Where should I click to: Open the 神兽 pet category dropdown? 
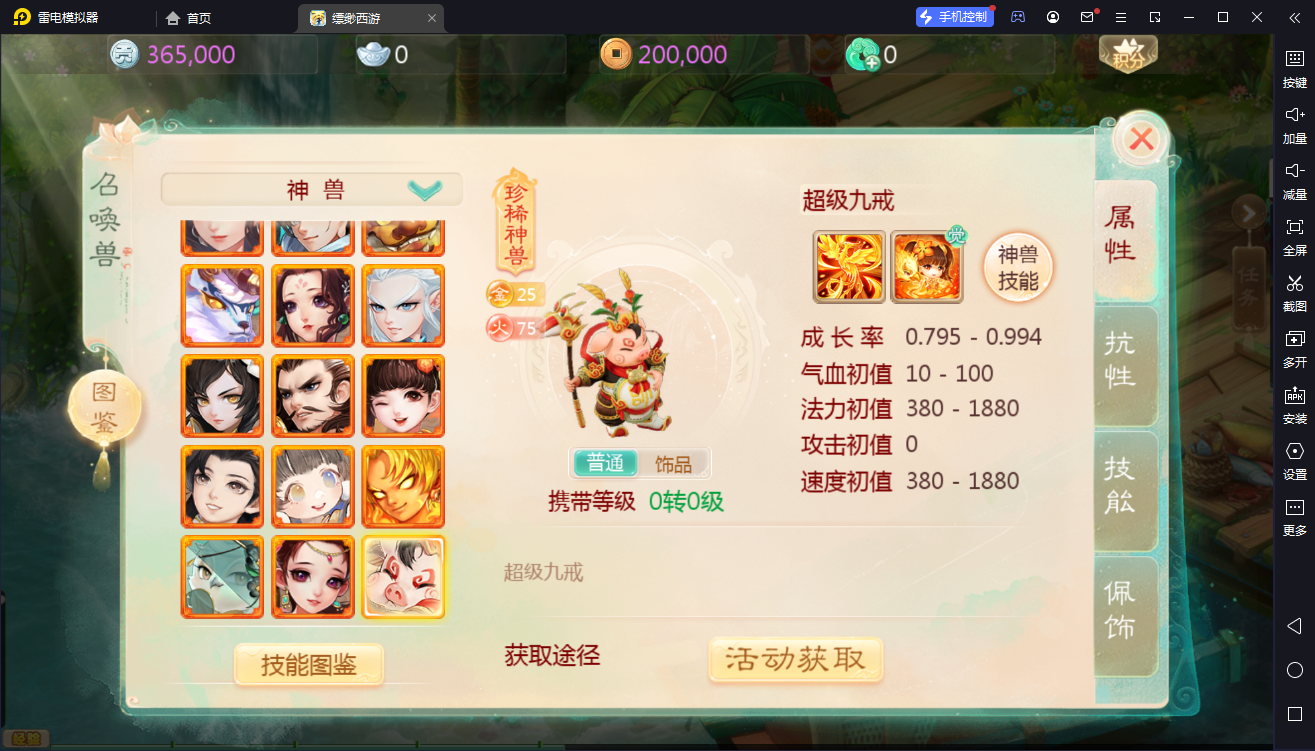pos(312,188)
